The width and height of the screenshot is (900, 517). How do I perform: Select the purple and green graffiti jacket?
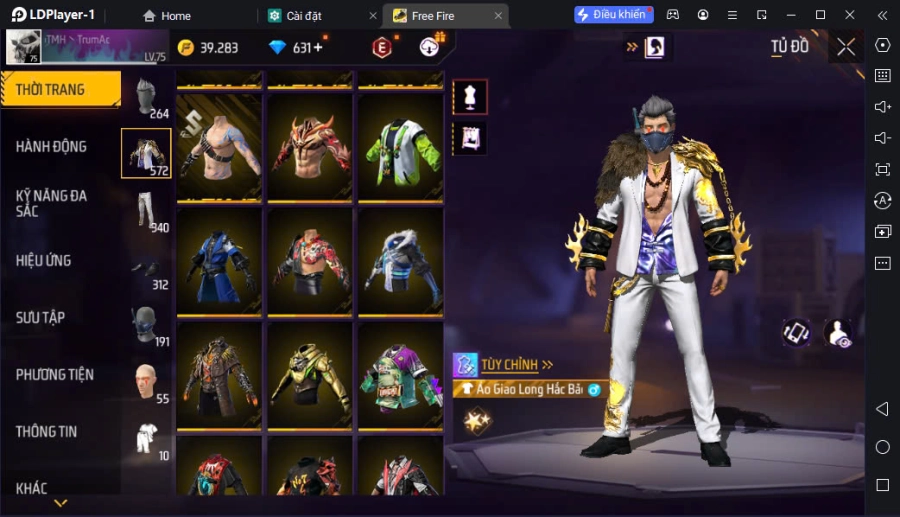tap(400, 377)
